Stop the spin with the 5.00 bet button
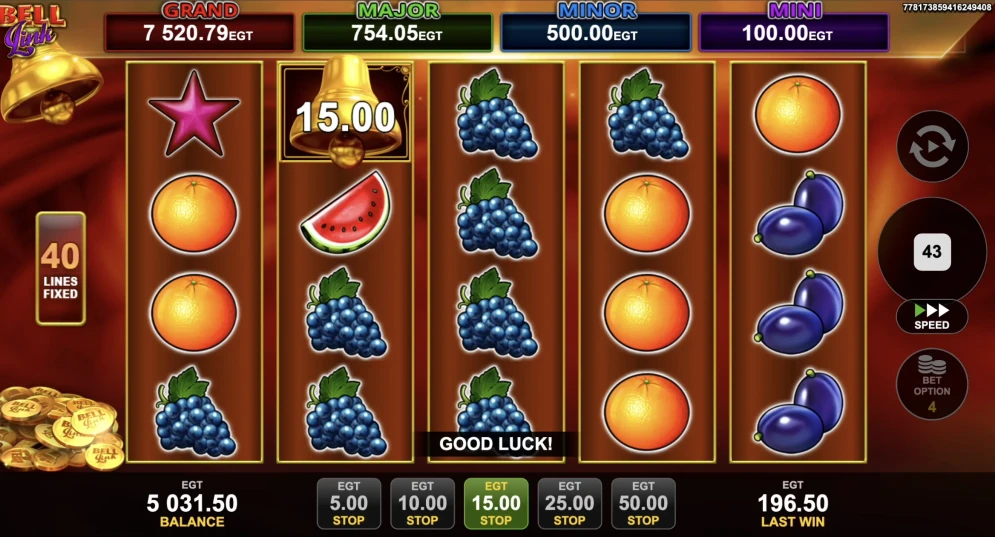Screen dimensions: 995x537 348,503
